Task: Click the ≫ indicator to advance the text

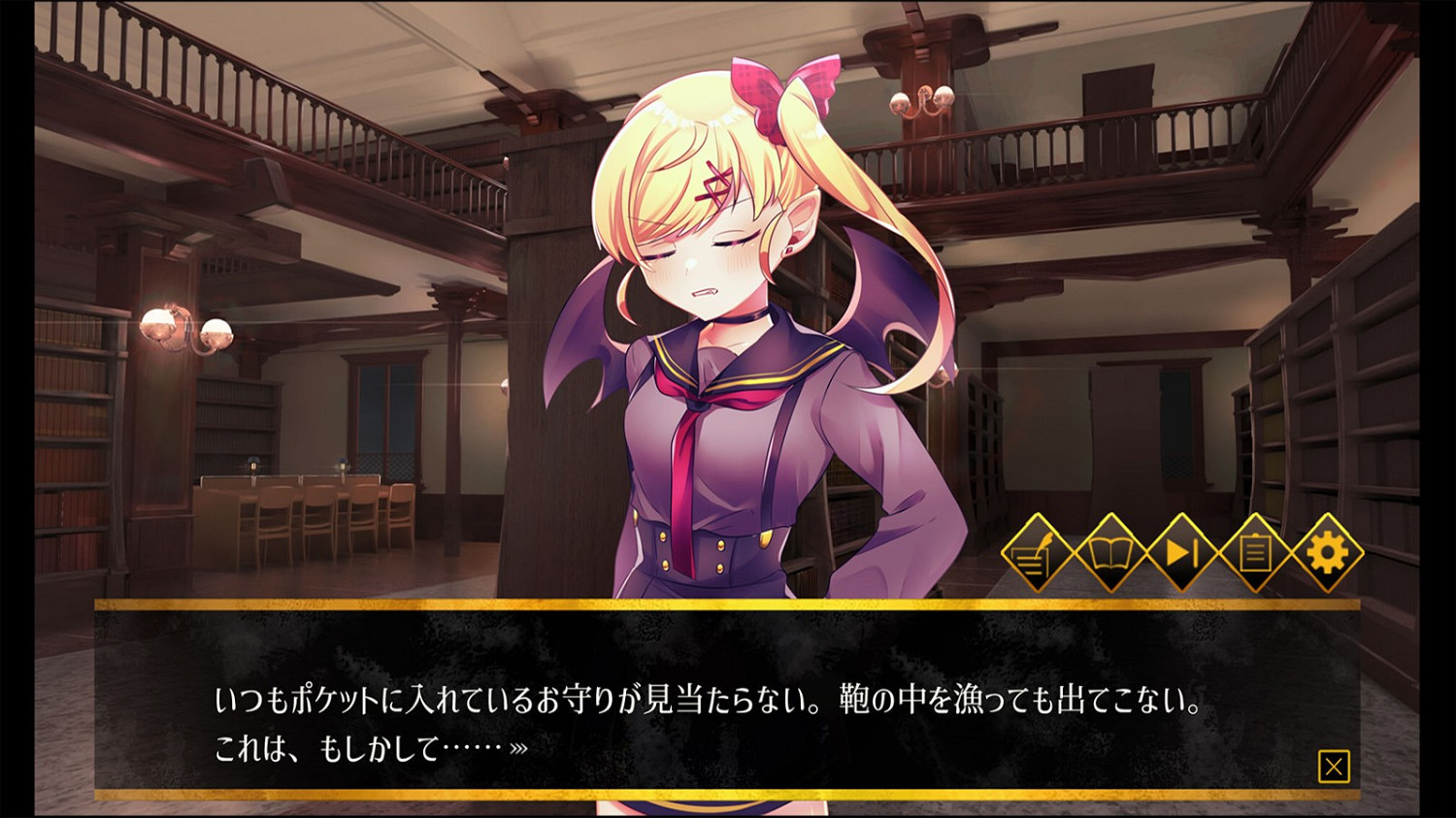Action: 520,747
